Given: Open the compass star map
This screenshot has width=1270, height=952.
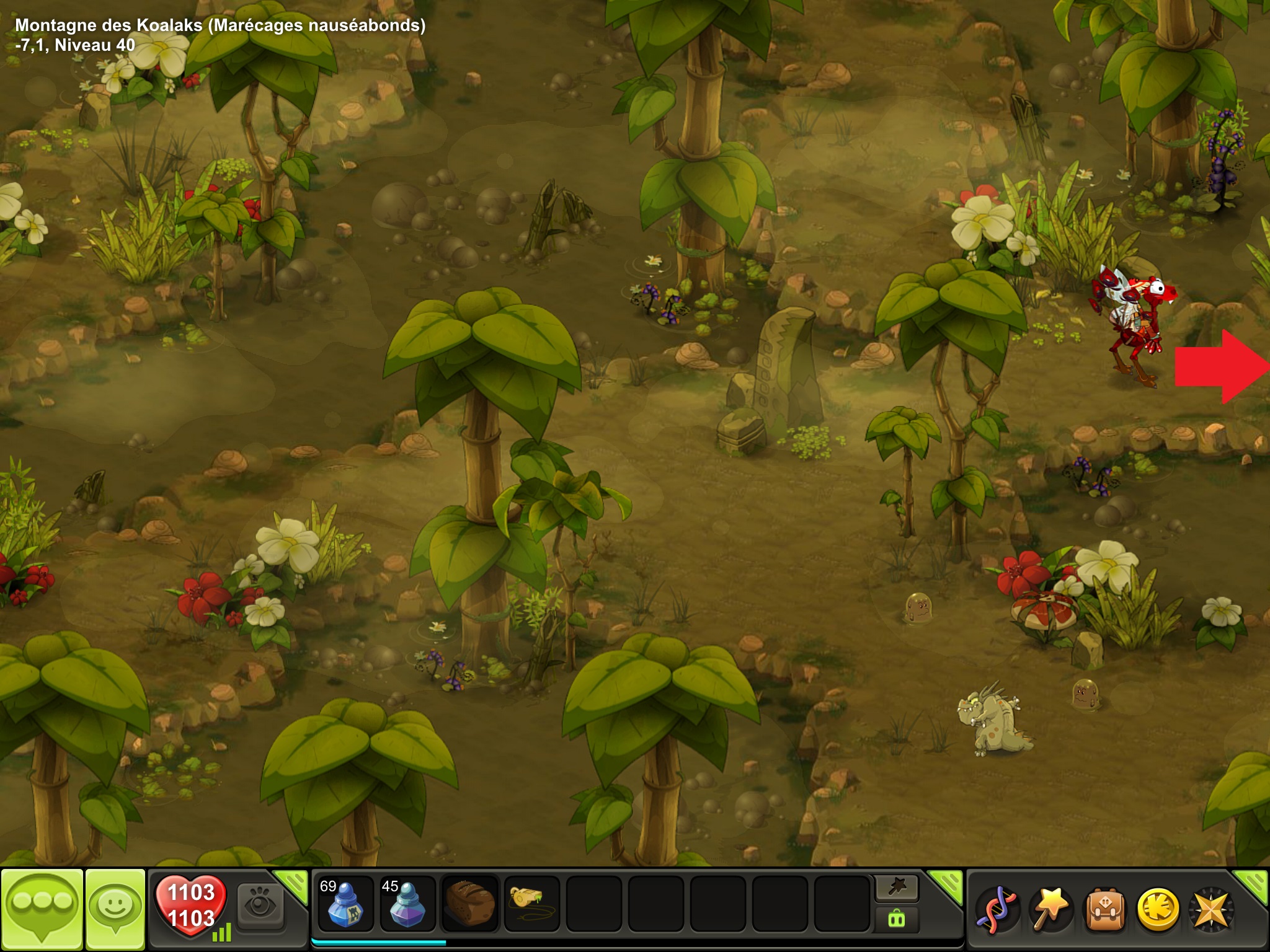Looking at the screenshot, I should (1210, 909).
